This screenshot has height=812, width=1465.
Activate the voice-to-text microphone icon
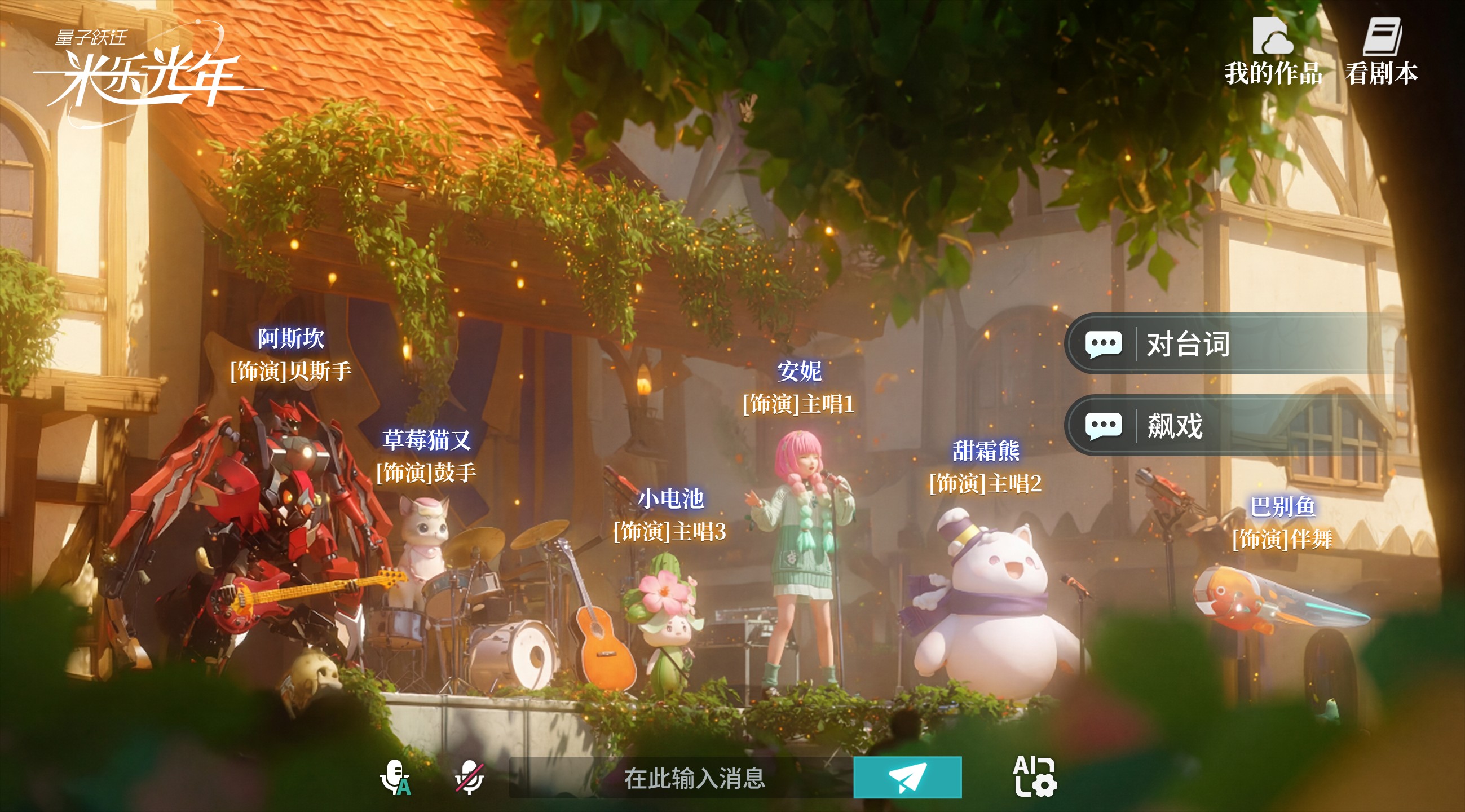coord(395,777)
